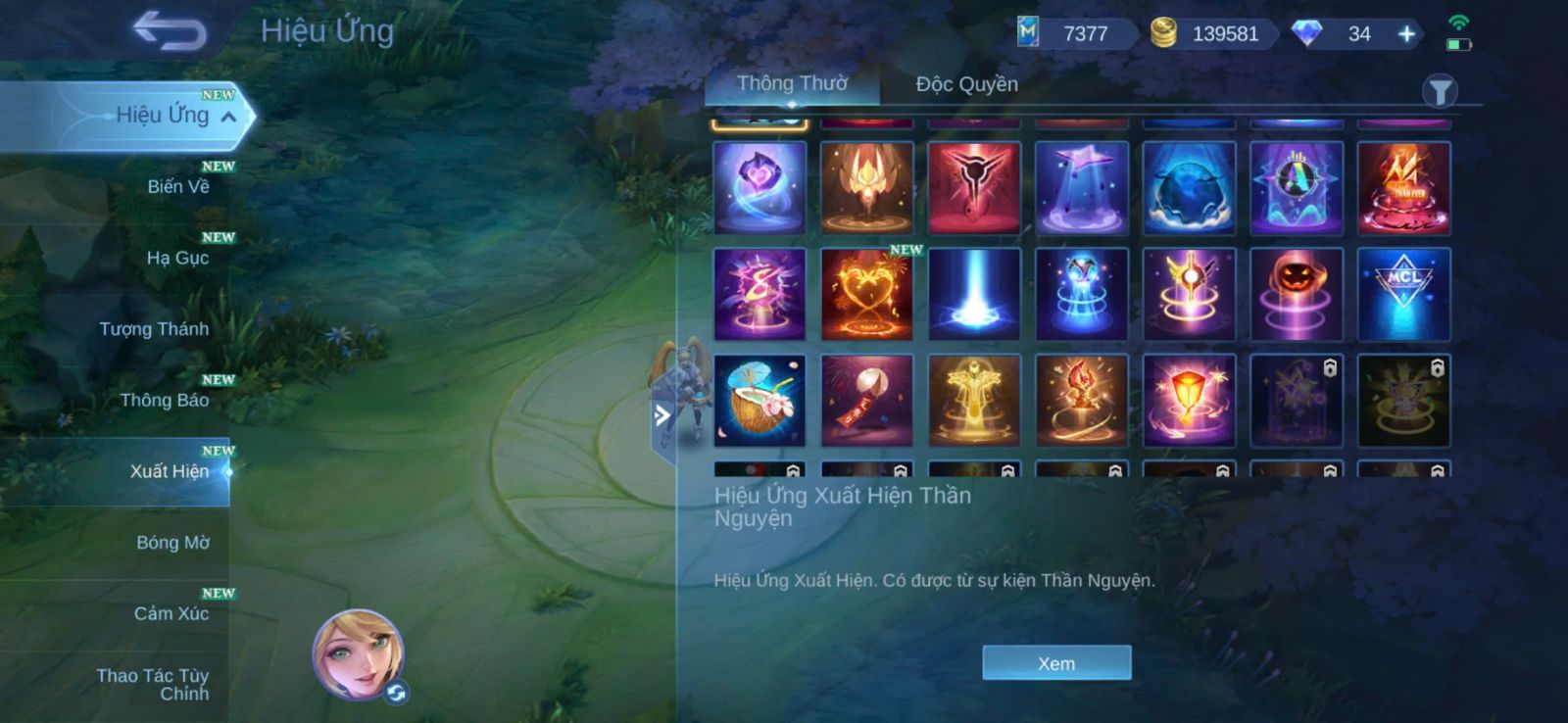Collapse the Hiệu Ứng category
Viewport: 1568px width, 723px height.
(228, 117)
